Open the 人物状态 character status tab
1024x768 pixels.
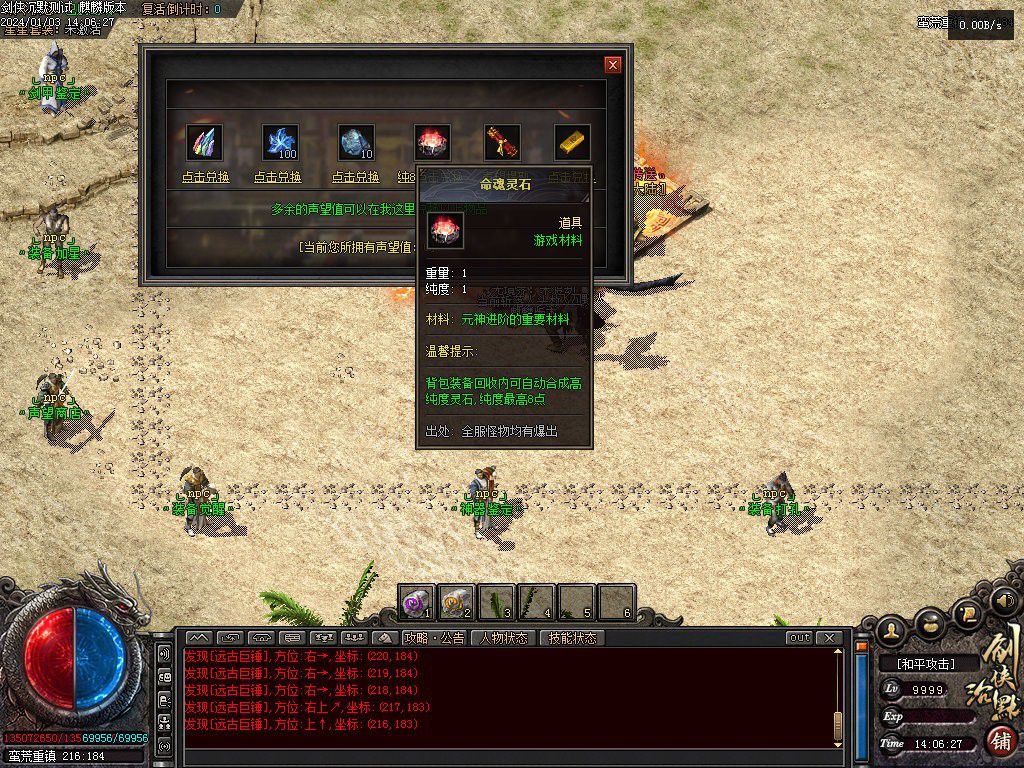point(503,638)
